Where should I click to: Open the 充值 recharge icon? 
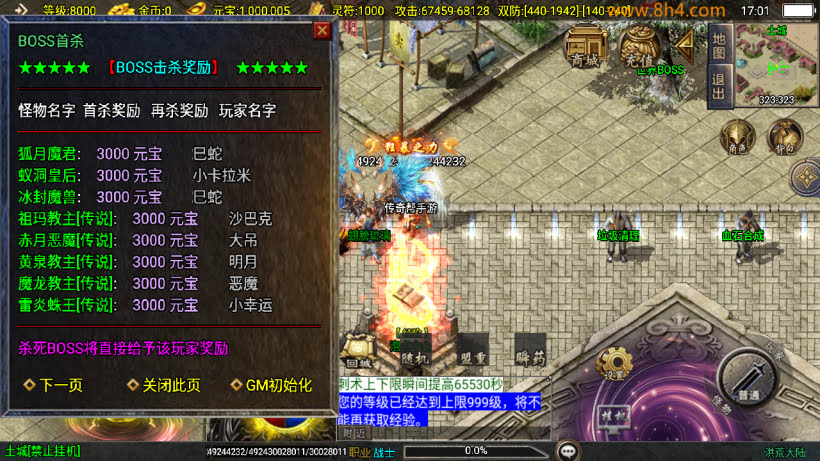point(636,46)
